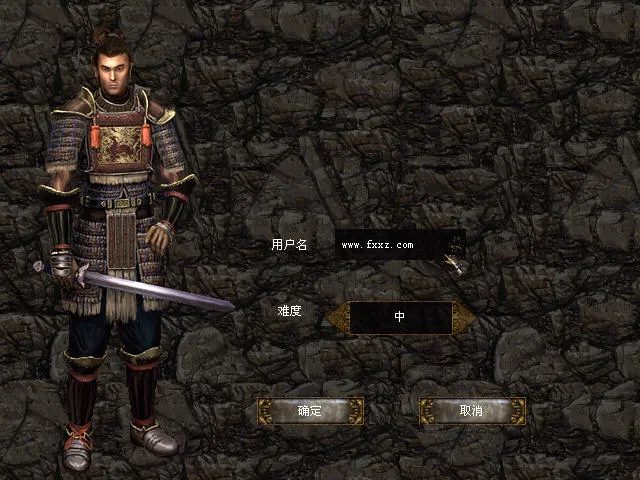Cancel with the 取消 button
Screen dimensions: 640x480
coord(471,411)
